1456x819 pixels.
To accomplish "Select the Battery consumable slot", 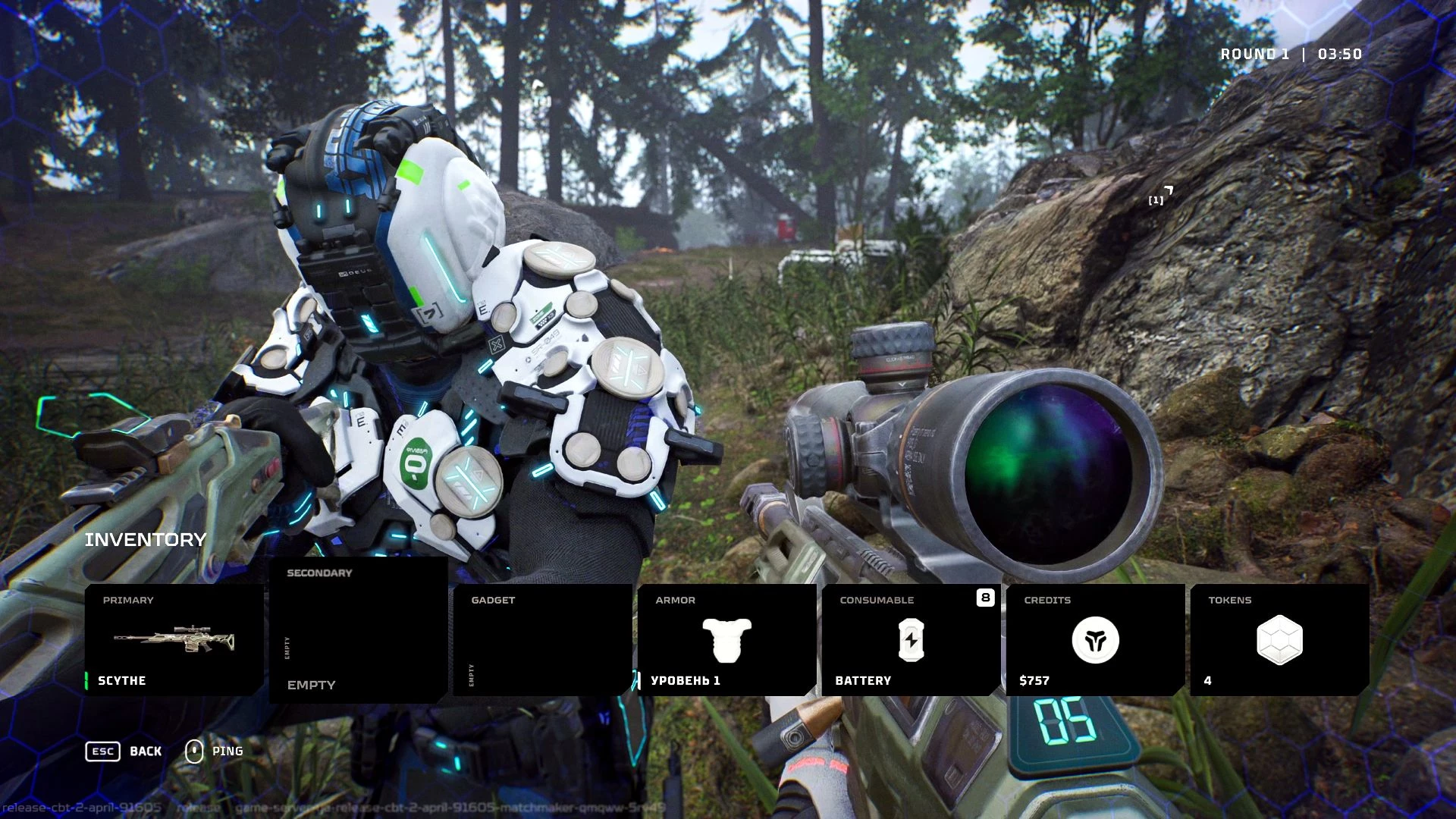I will (x=911, y=639).
